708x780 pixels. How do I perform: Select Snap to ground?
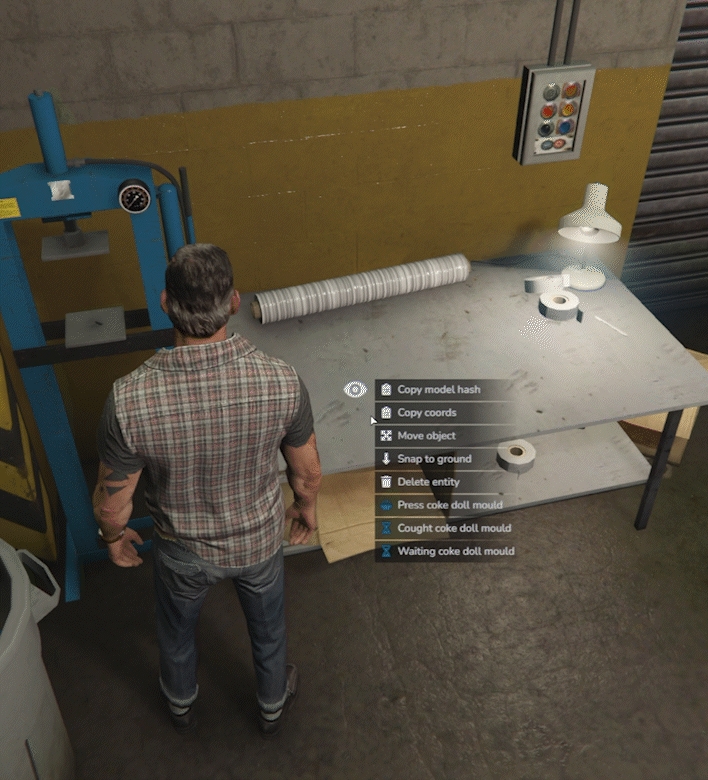[434, 459]
